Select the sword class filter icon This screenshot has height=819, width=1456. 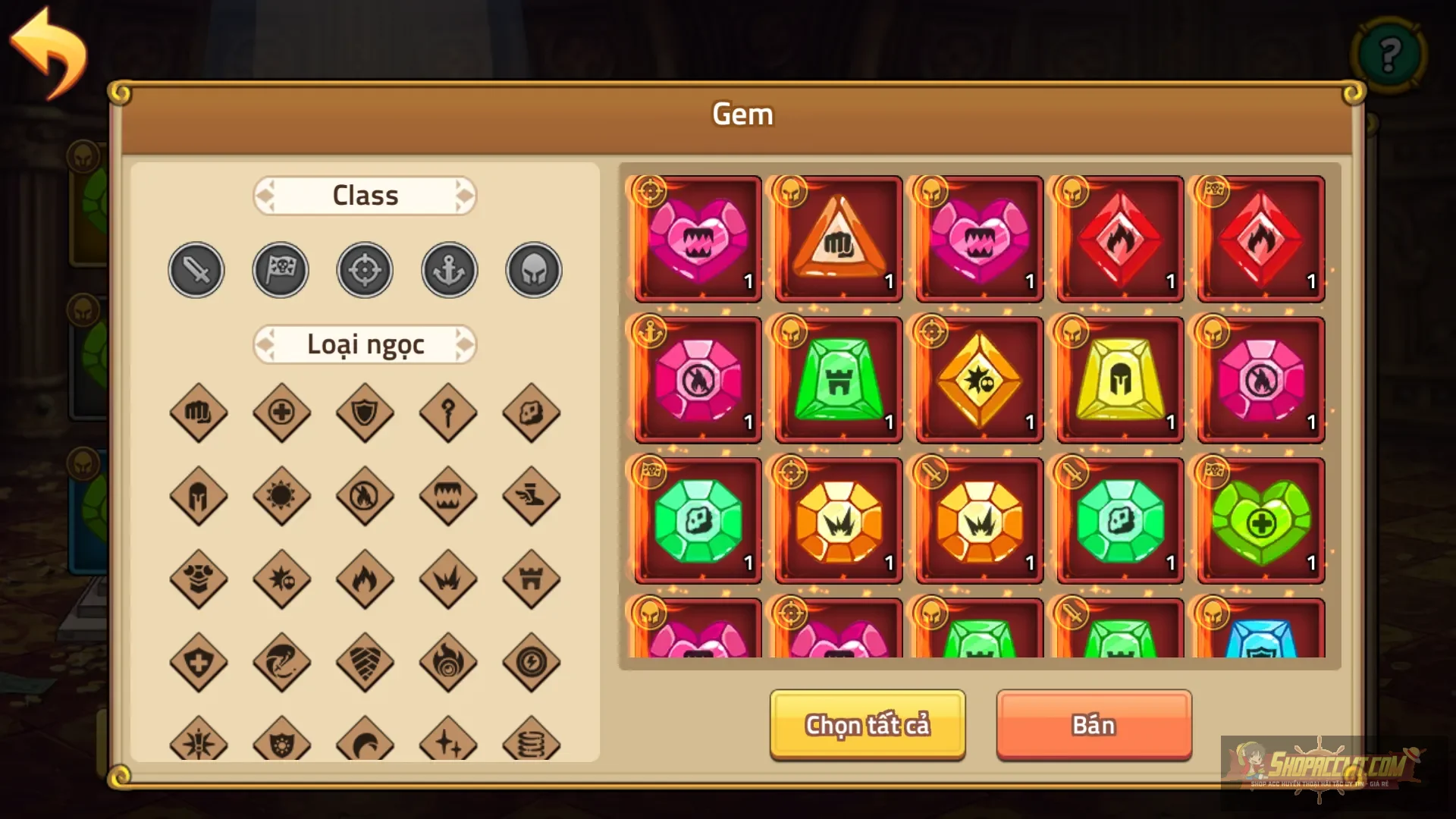click(x=196, y=269)
